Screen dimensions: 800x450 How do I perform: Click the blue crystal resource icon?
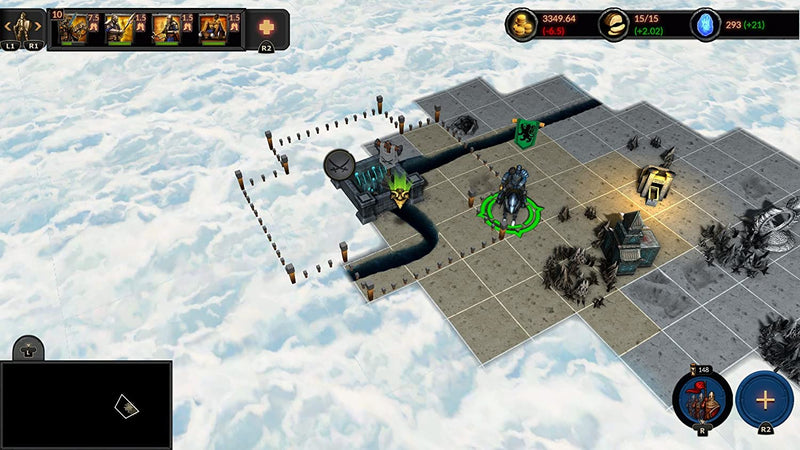[x=707, y=25]
